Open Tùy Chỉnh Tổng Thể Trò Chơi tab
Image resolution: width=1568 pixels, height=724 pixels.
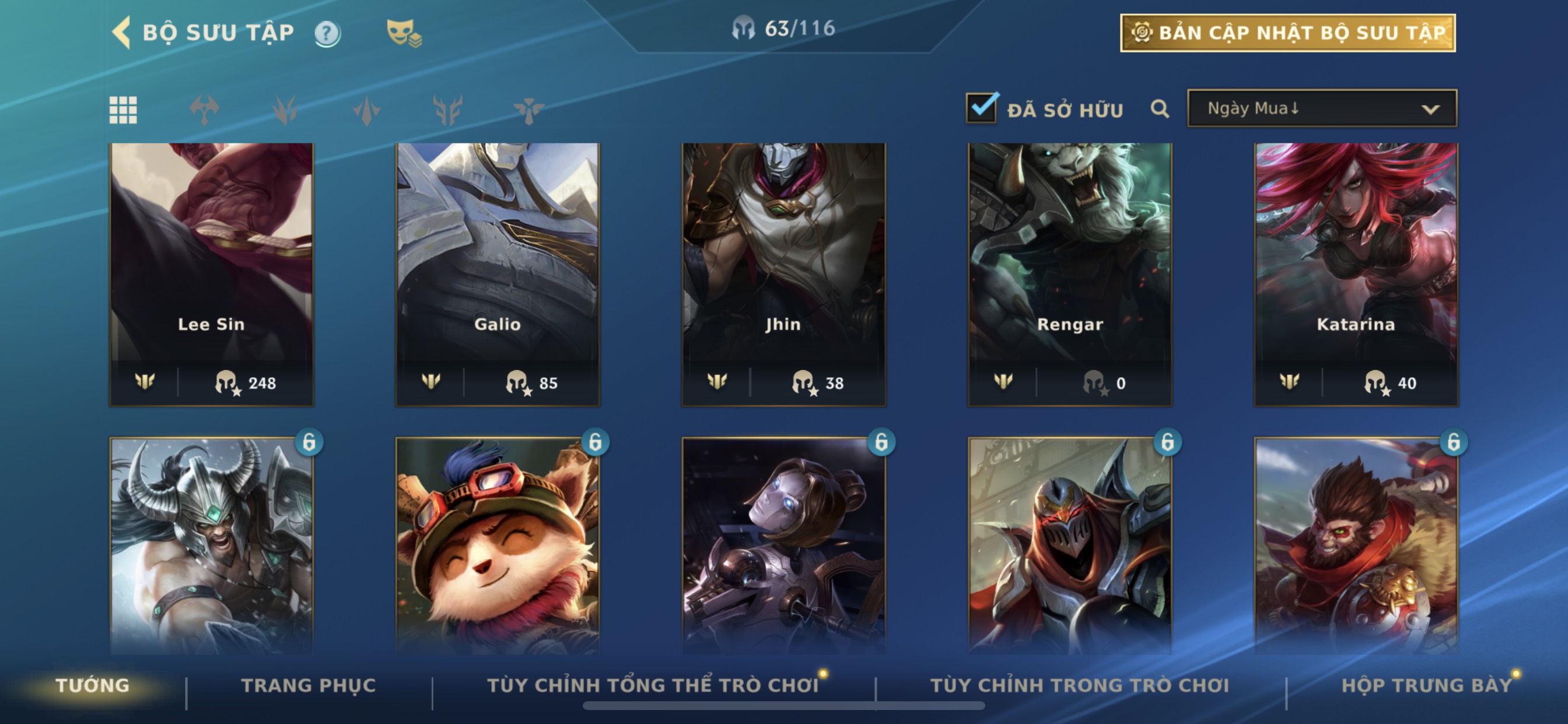click(x=653, y=686)
